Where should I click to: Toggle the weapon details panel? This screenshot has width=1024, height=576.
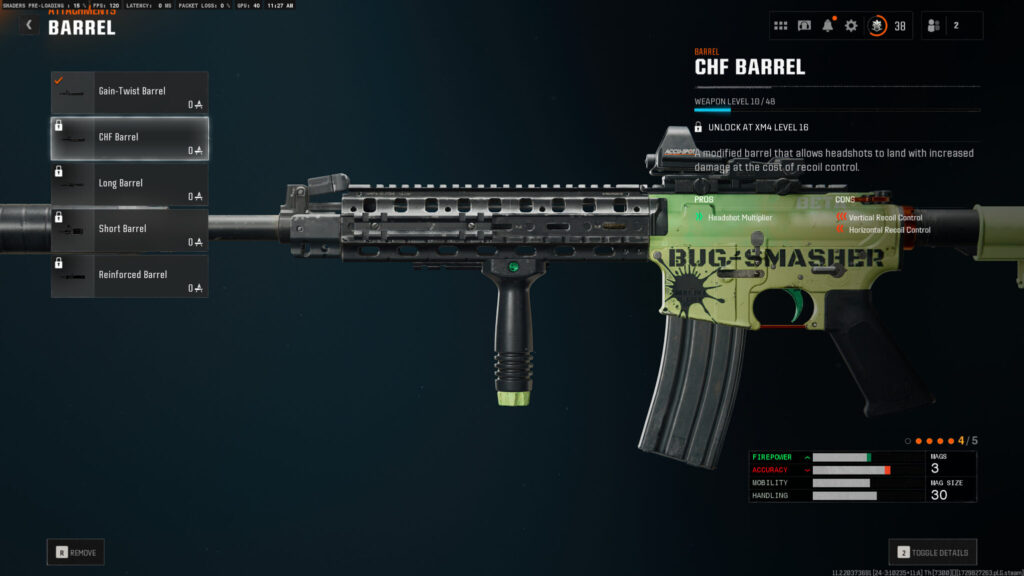(x=932, y=552)
